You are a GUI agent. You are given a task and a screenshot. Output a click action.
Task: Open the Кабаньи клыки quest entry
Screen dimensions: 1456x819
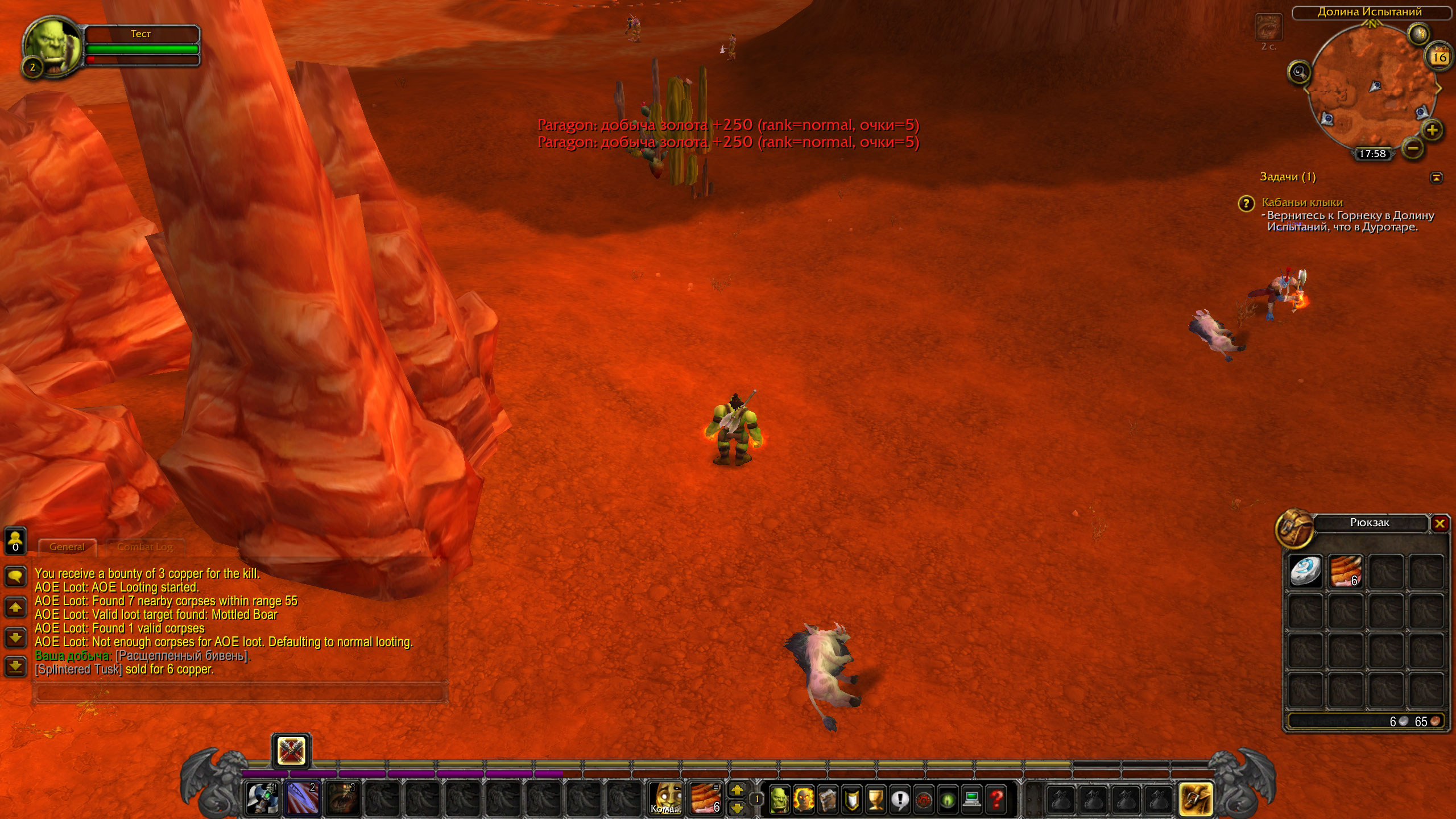point(1302,202)
